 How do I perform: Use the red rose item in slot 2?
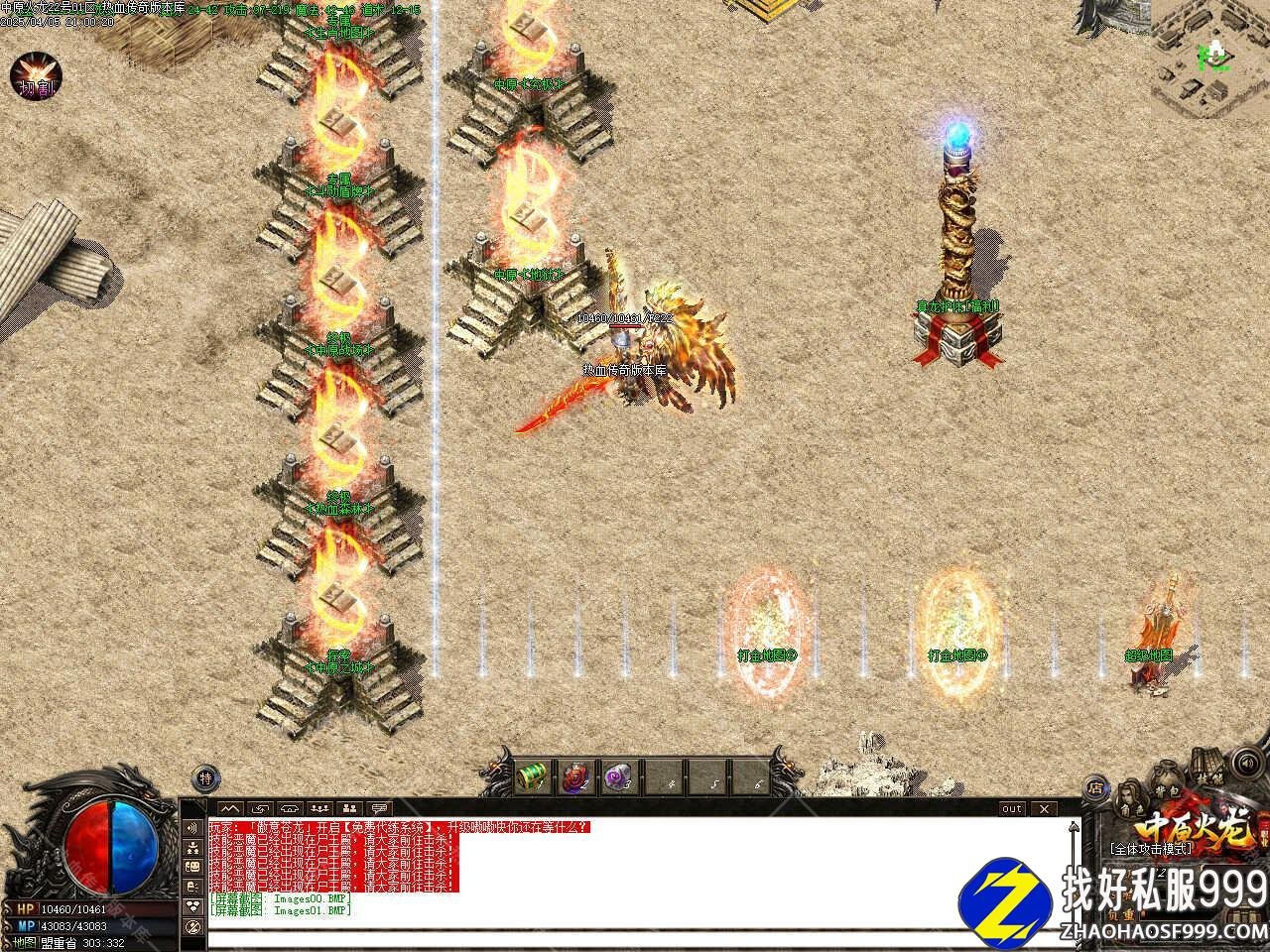point(576,777)
